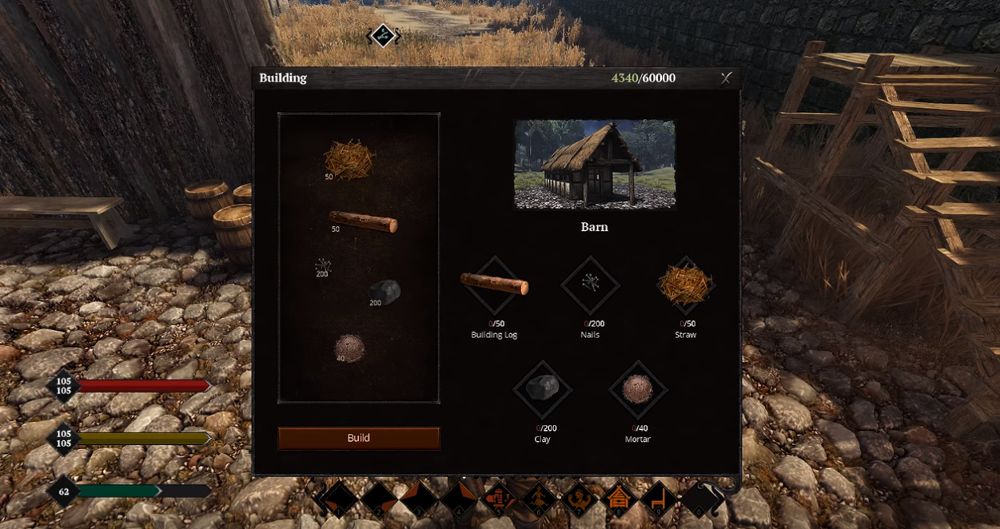Click the Mortar requirement slot
The width and height of the screenshot is (1000, 529).
pos(637,389)
